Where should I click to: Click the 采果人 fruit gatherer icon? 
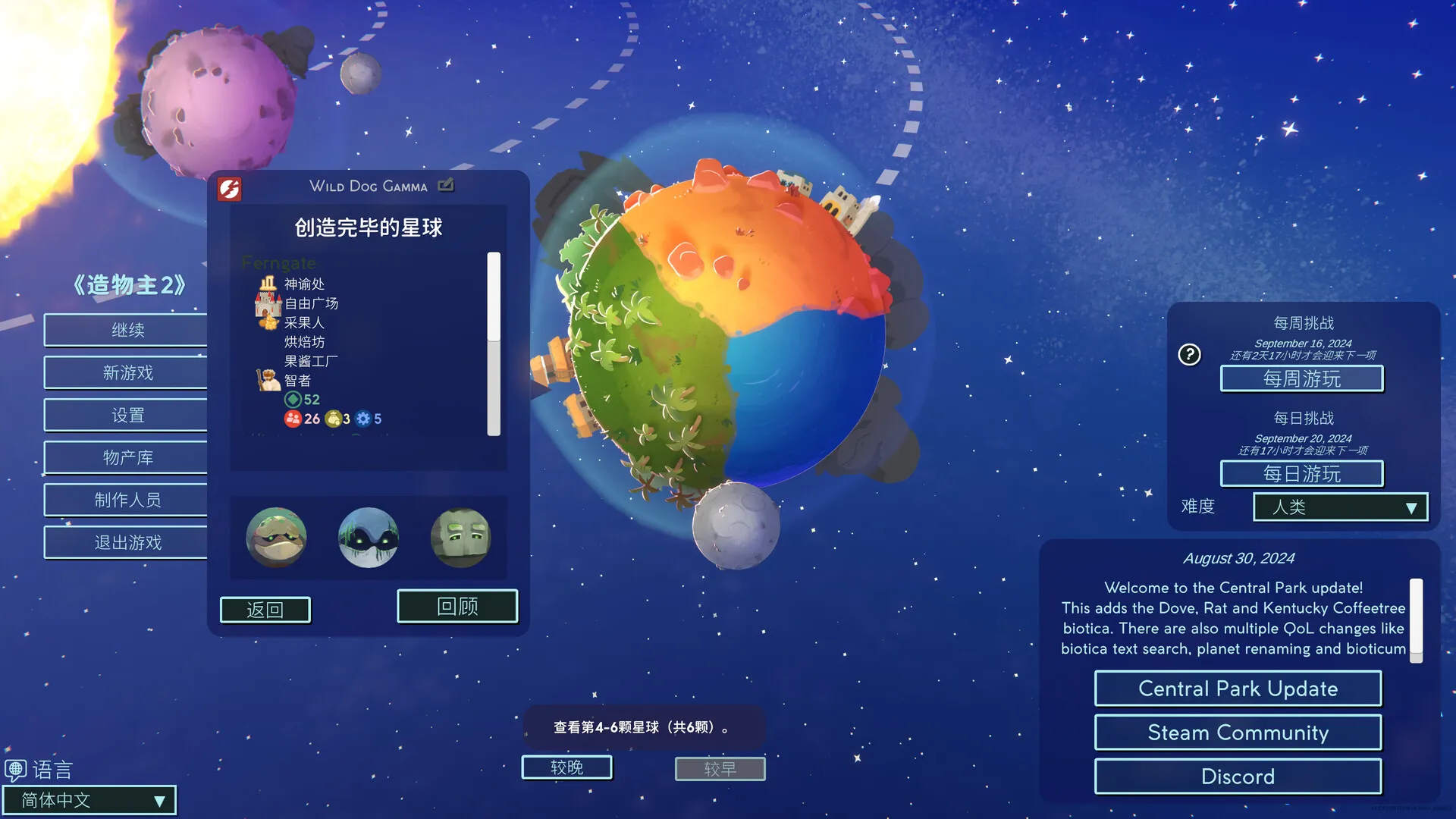point(269,322)
